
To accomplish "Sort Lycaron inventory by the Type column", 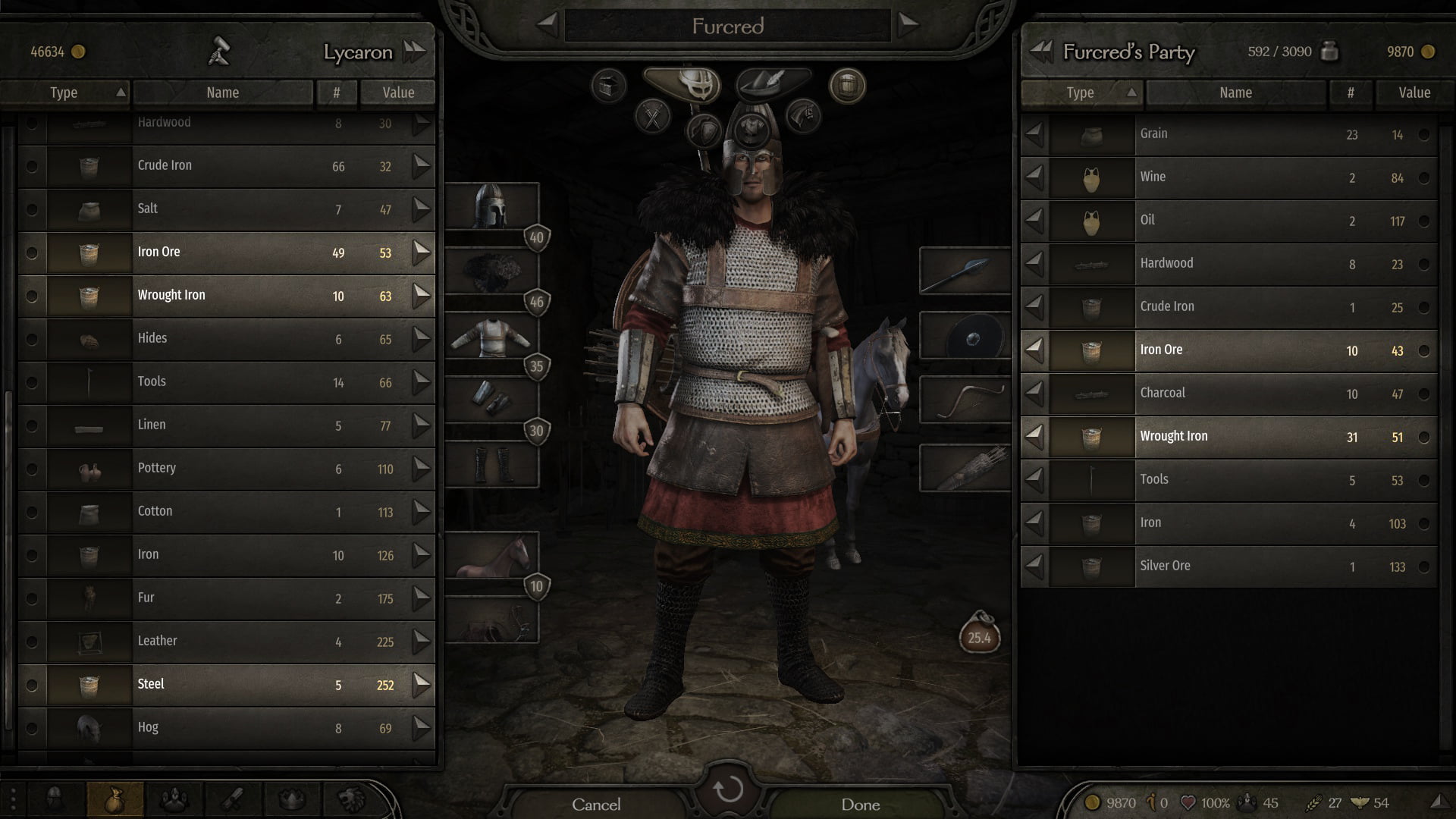I will (x=64, y=93).
